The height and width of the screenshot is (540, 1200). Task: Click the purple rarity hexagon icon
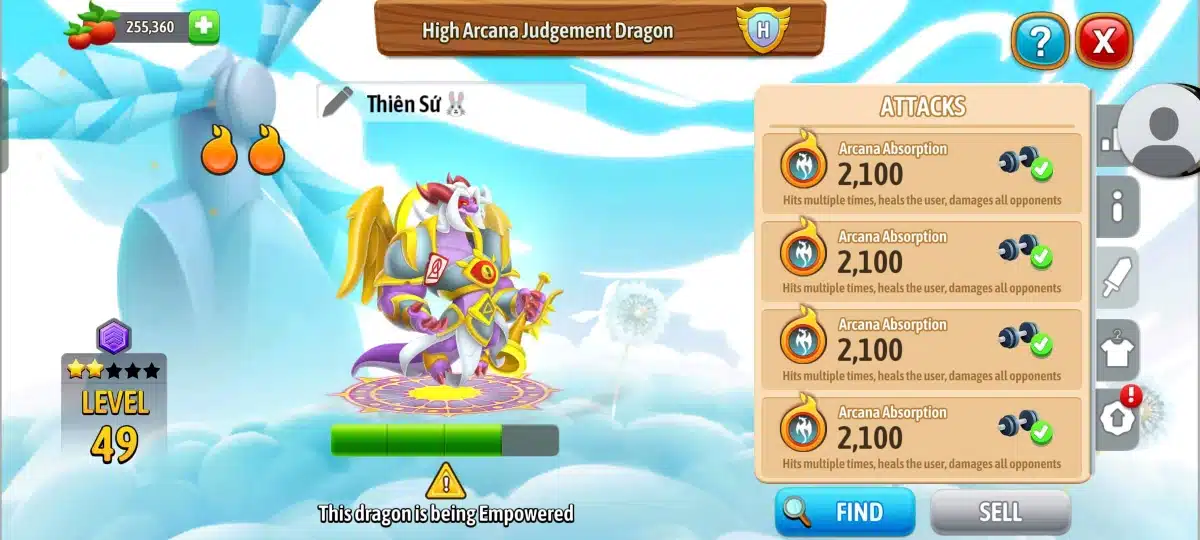(x=114, y=337)
